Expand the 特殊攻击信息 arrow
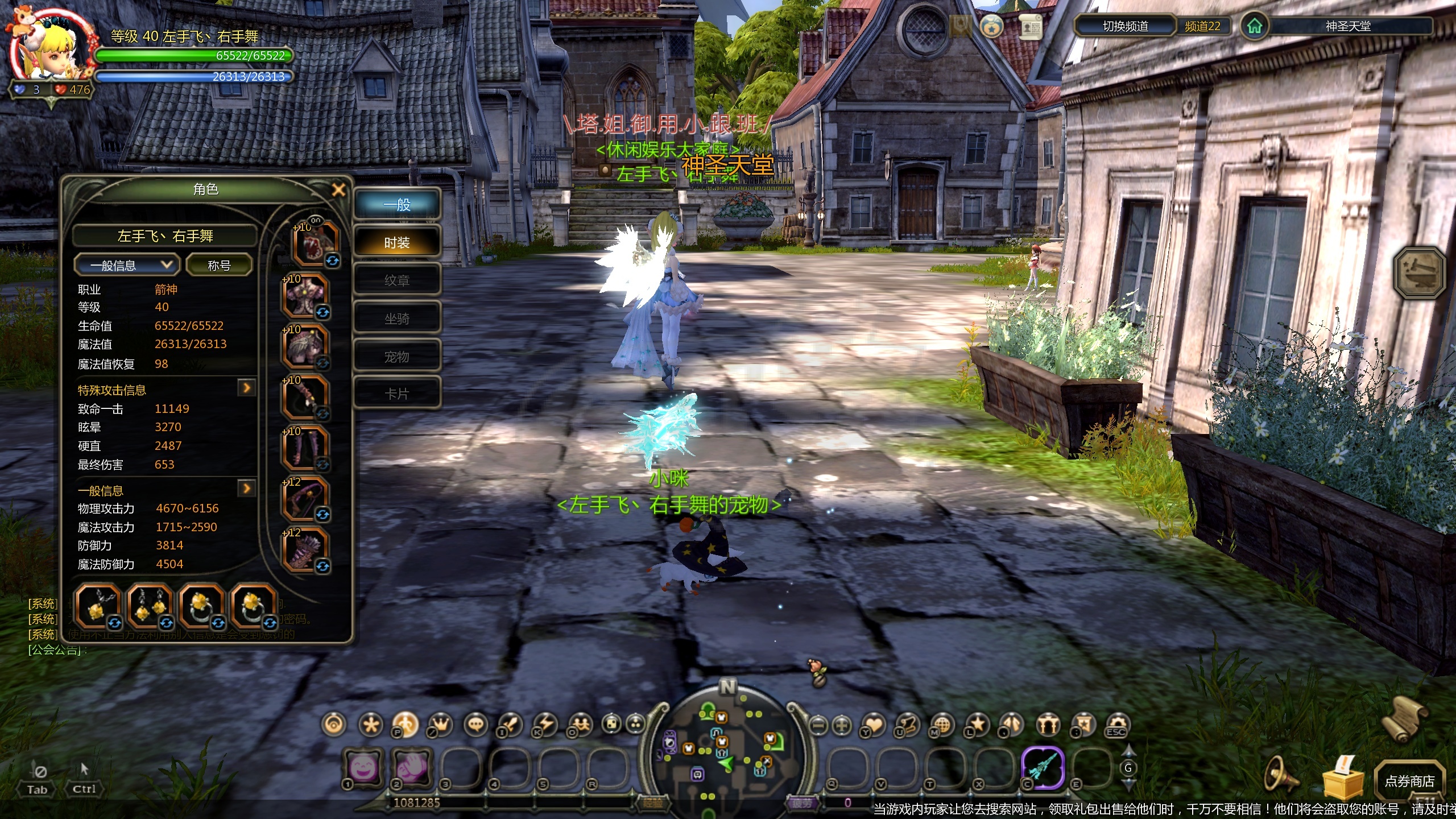 pos(246,388)
